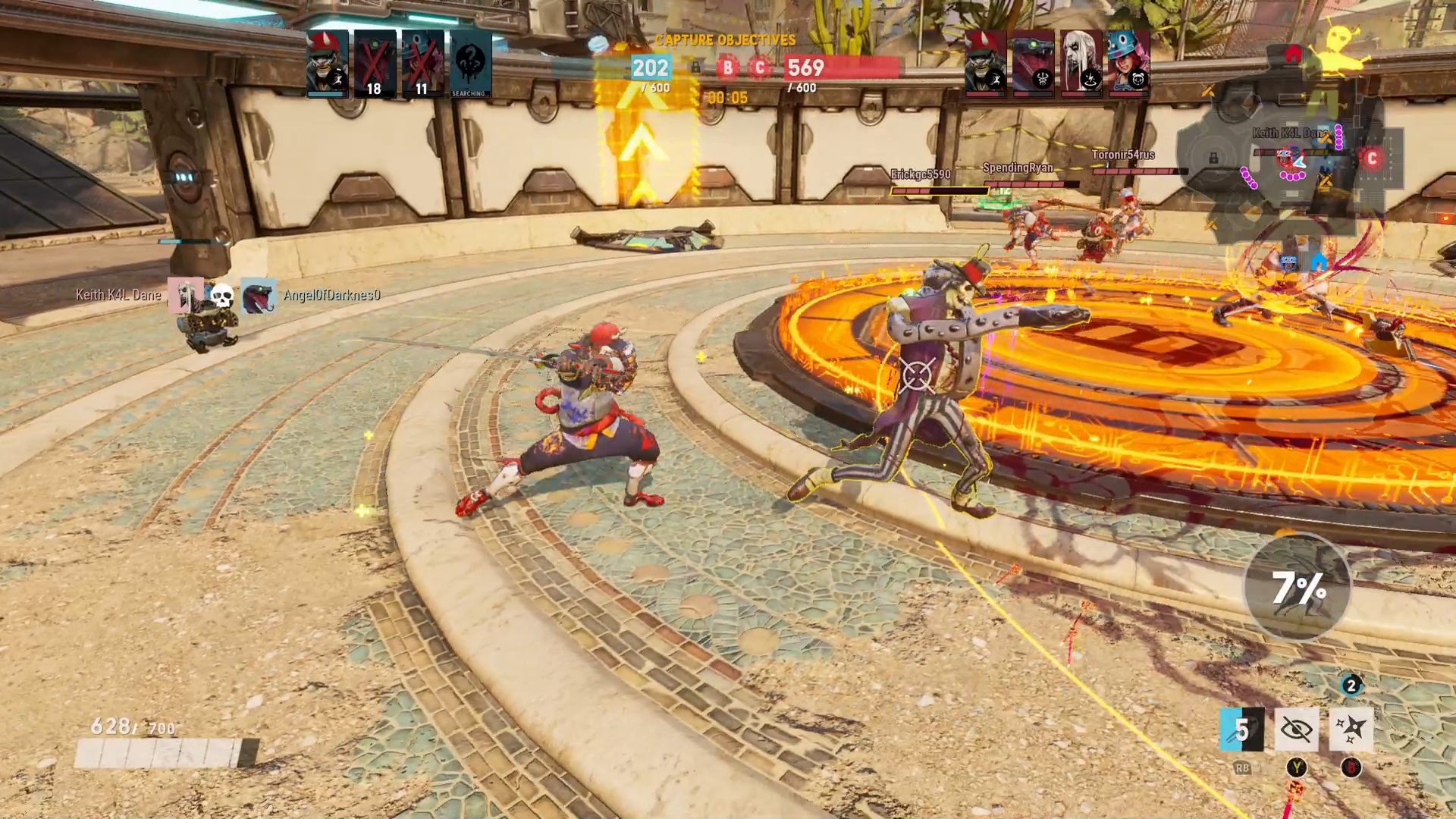Select the enemy snake character portrait
Screen dimensions: 1456x819
(1033, 62)
